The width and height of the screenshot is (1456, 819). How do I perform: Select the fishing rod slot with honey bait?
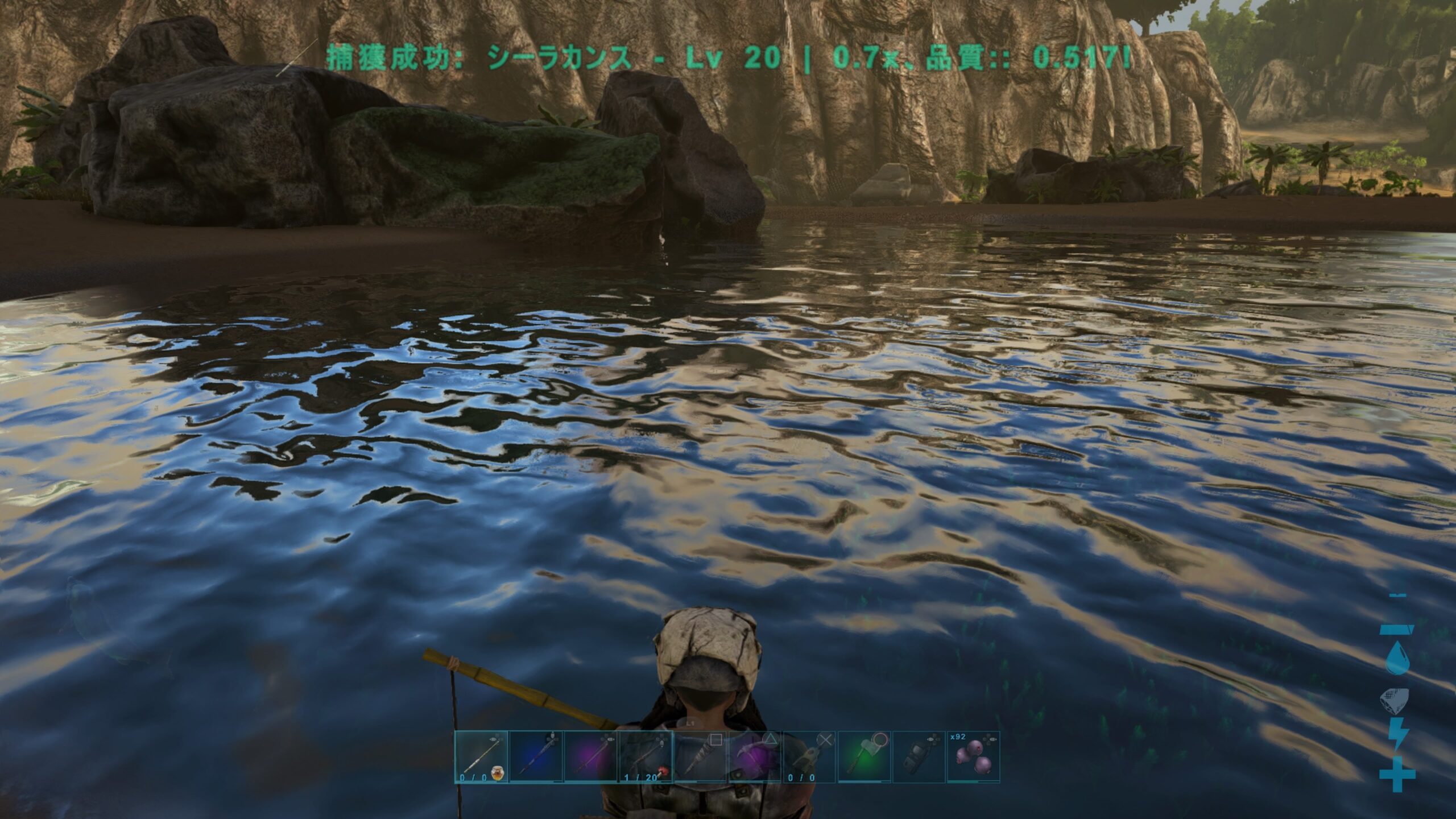pos(481,756)
